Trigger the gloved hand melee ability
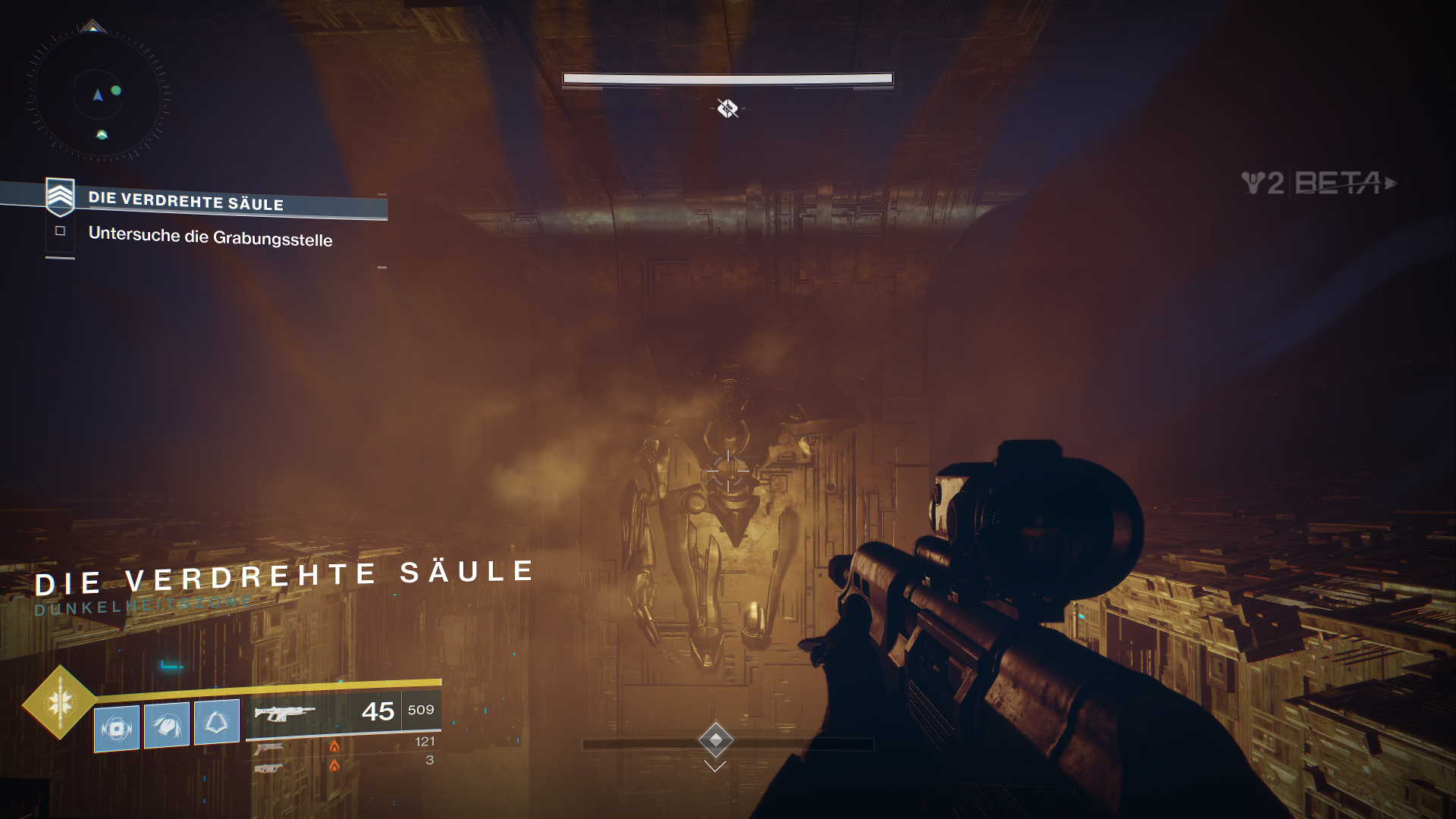The height and width of the screenshot is (819, 1456). point(167,726)
